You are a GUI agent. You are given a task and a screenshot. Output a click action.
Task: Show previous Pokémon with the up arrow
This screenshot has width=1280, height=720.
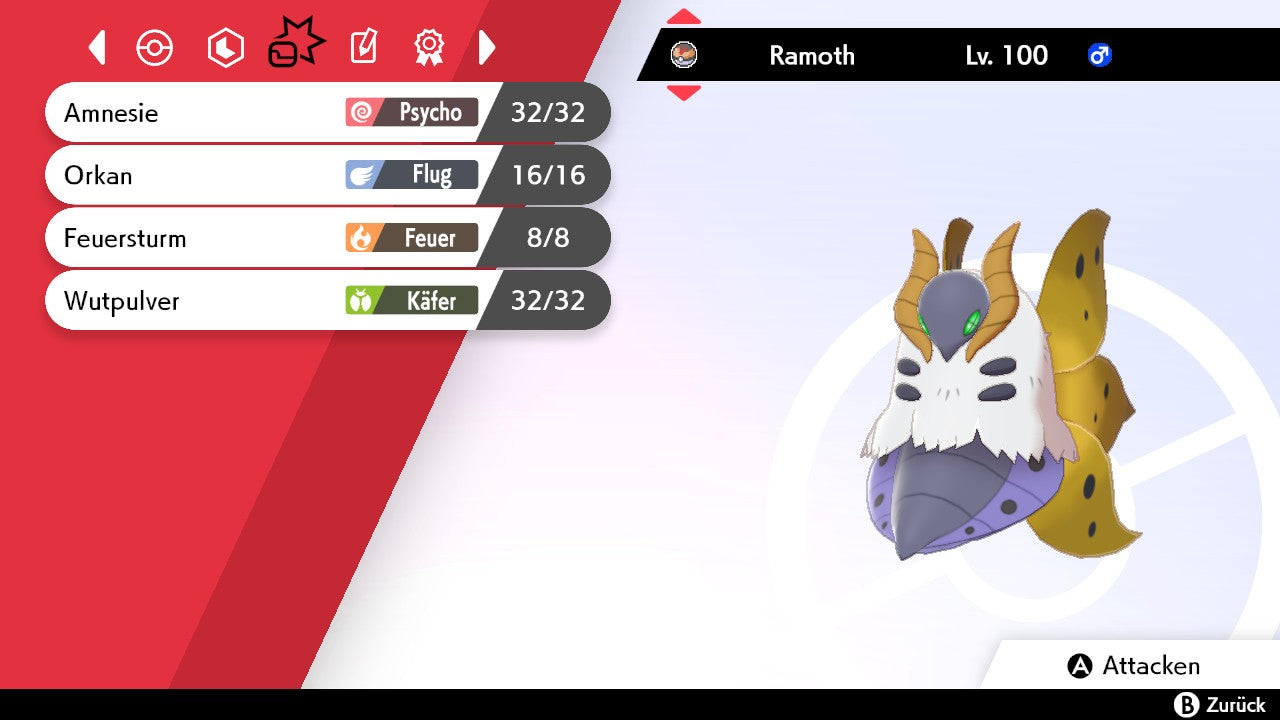[684, 17]
